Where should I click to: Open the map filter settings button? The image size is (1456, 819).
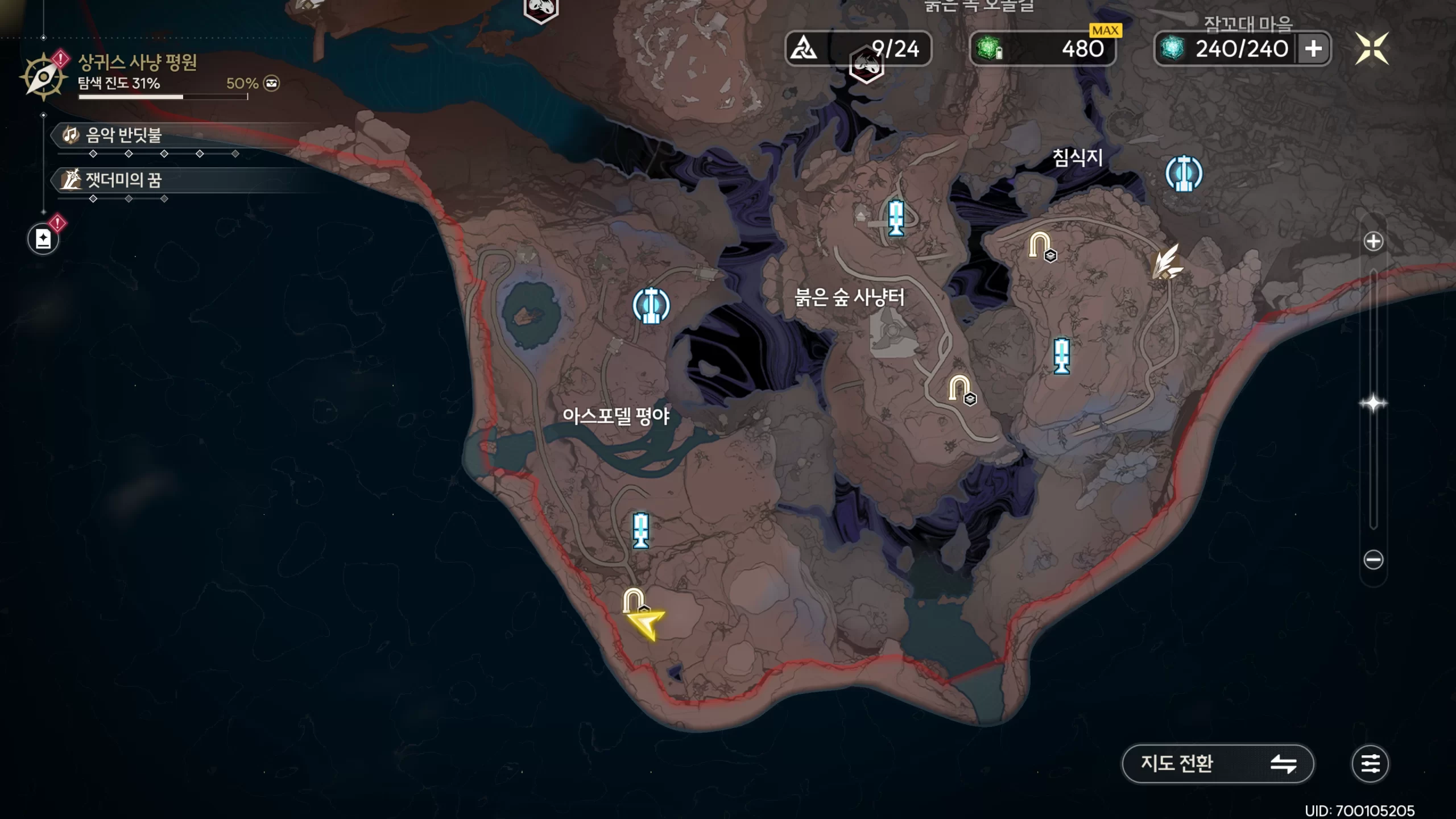coord(1370,763)
